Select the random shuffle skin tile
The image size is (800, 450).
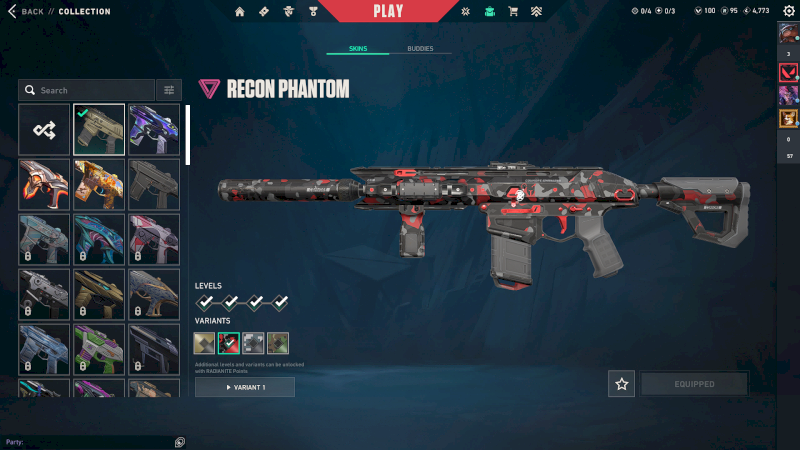point(44,130)
